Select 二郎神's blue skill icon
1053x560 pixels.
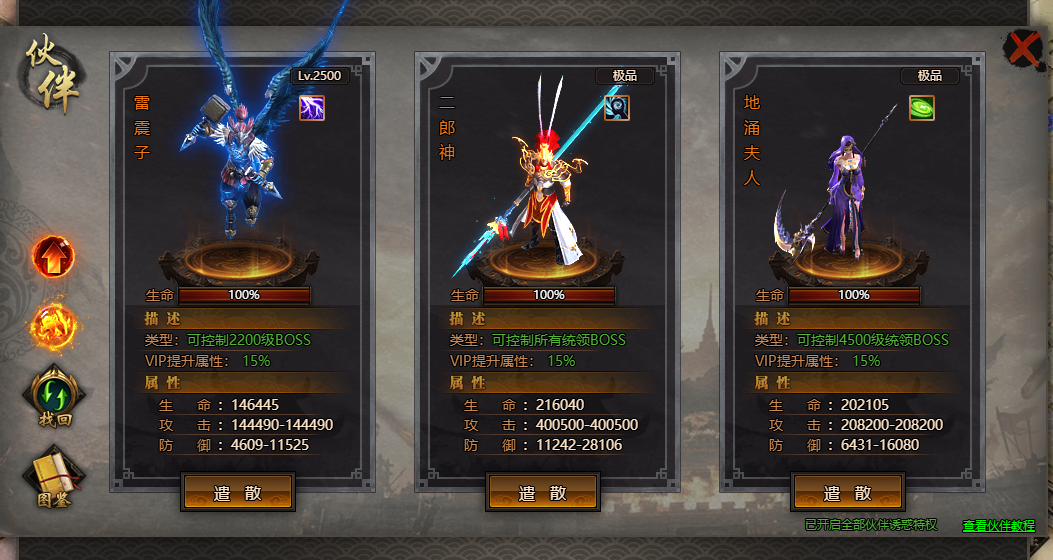click(x=617, y=108)
